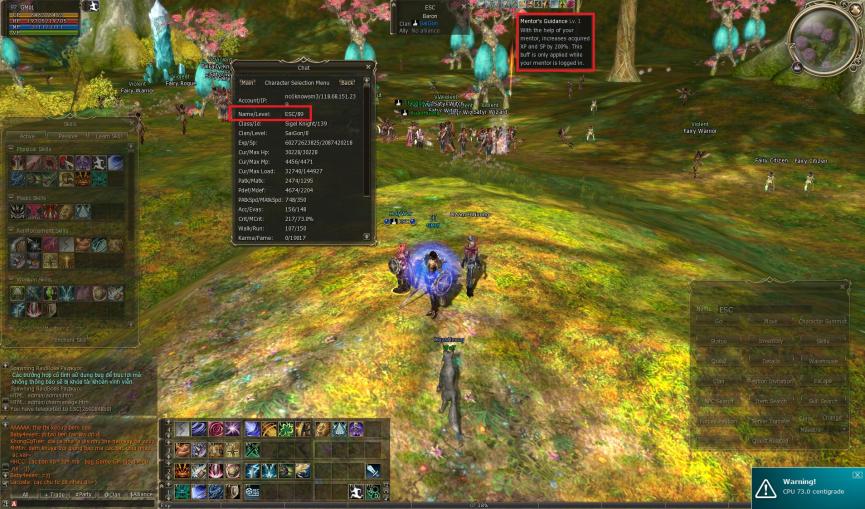Click the Main button in the Chat window

[247, 82]
